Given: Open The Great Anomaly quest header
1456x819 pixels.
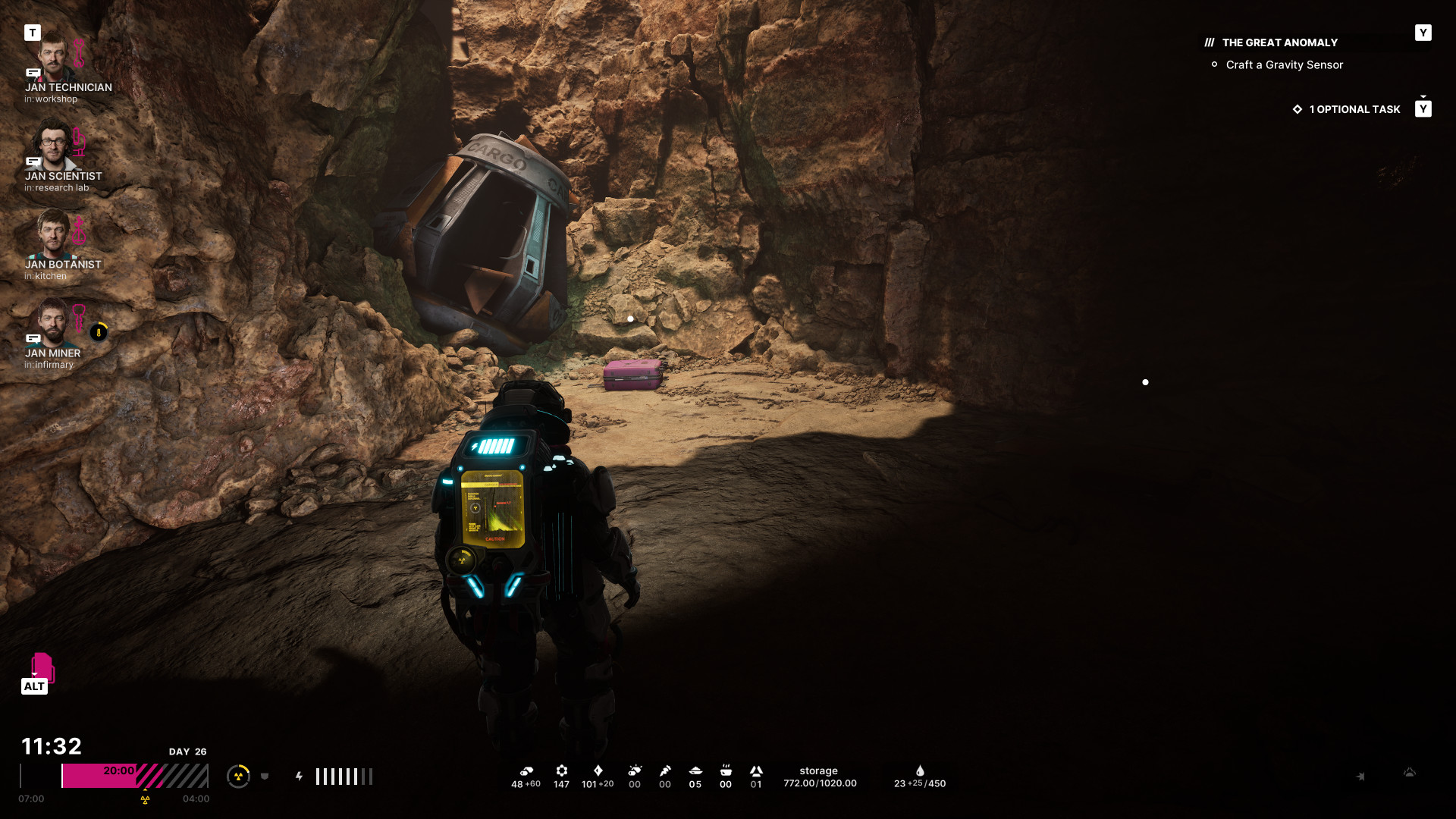Looking at the screenshot, I should coord(1279,43).
